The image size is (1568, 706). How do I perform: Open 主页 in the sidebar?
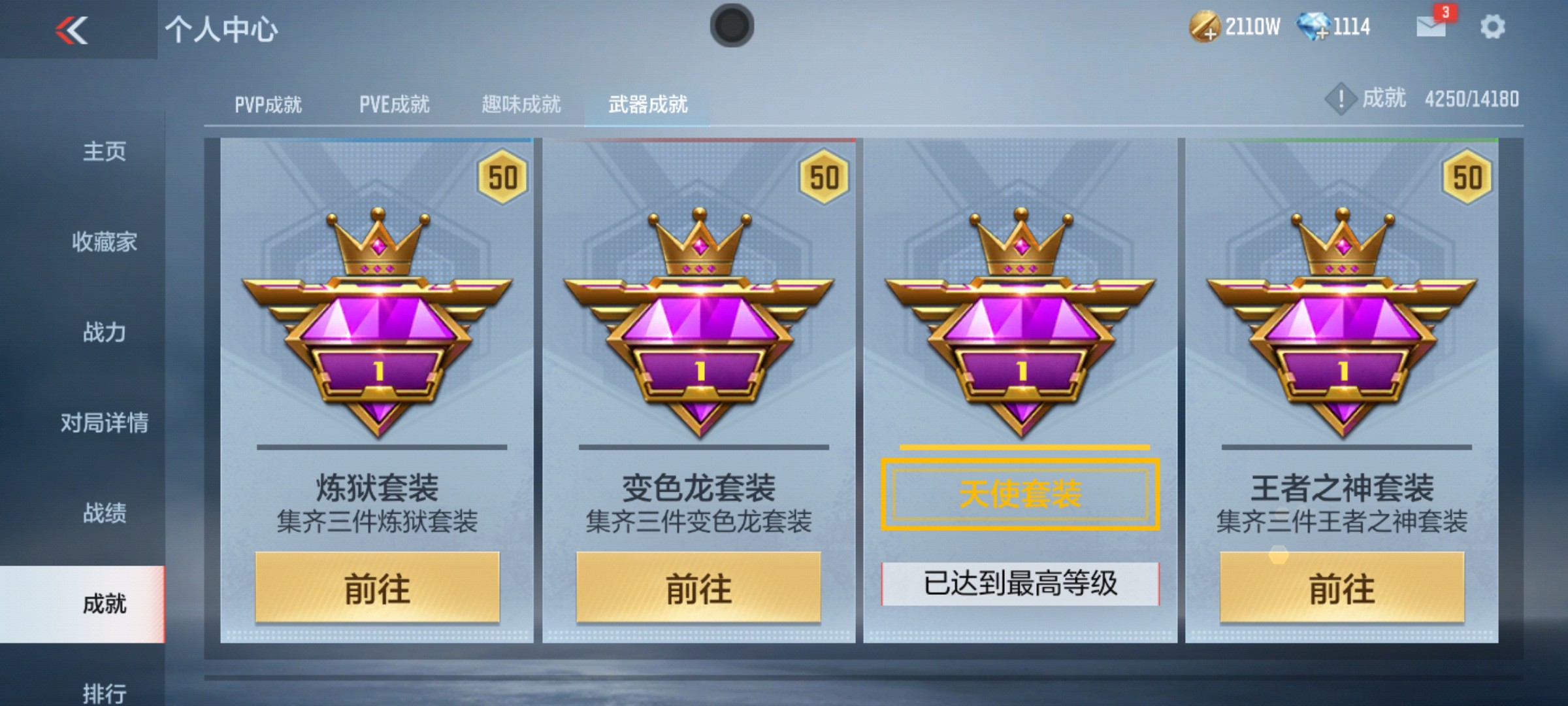(x=105, y=152)
